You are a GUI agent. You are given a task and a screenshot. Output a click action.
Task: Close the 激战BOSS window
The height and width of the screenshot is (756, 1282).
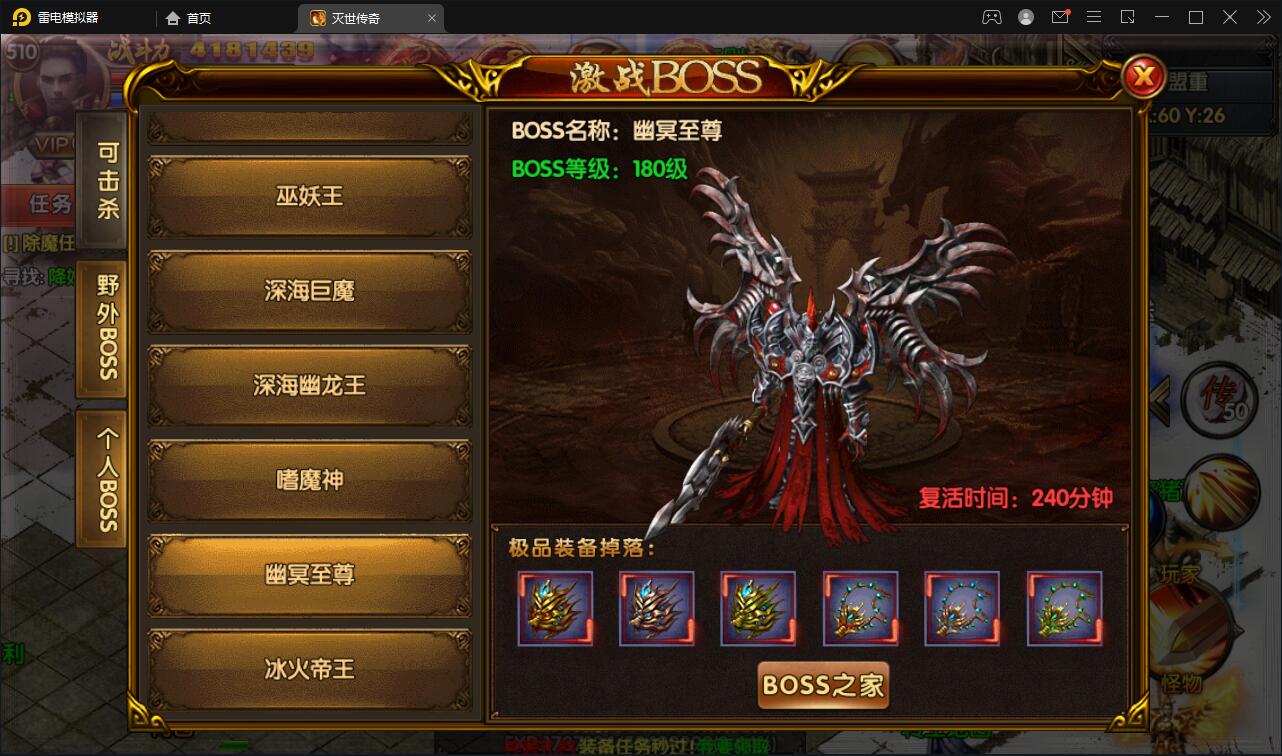coord(1144,78)
